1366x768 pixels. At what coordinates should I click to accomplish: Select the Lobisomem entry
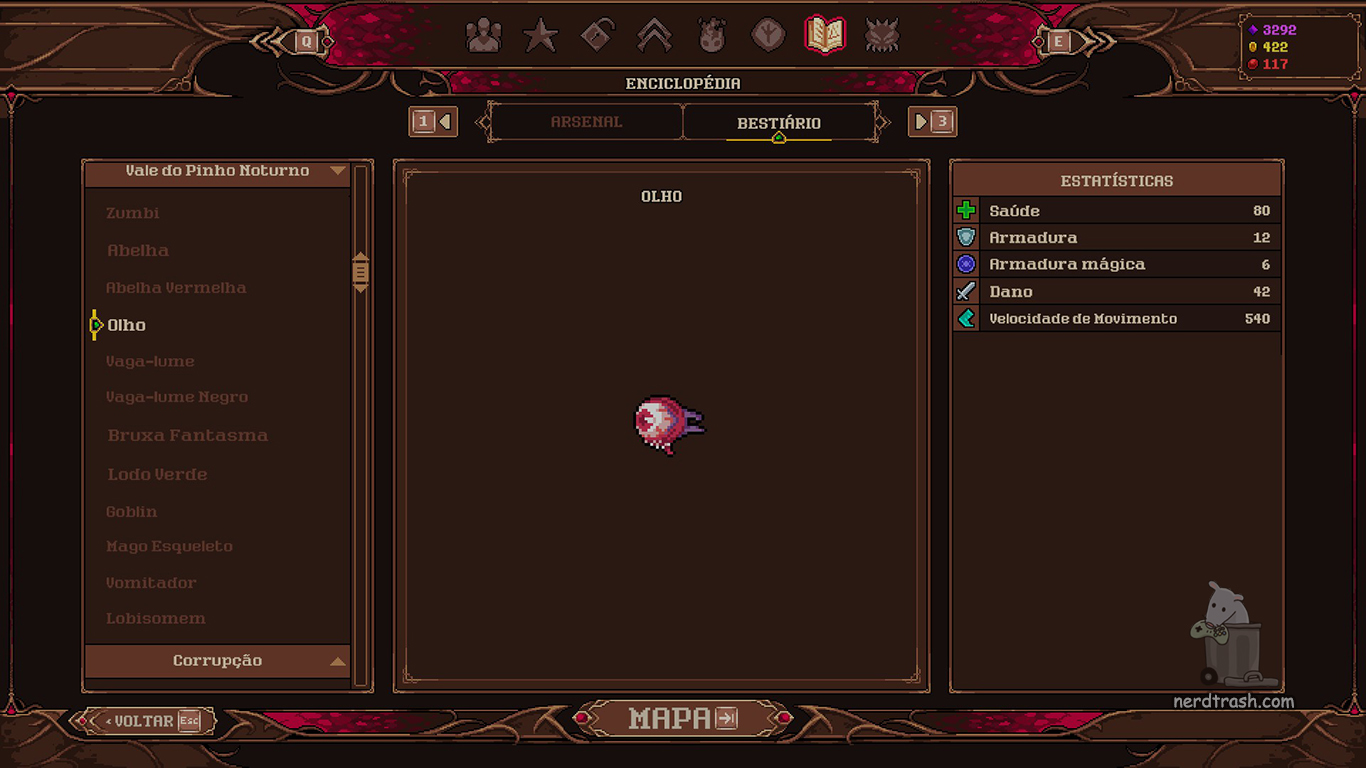tap(156, 618)
